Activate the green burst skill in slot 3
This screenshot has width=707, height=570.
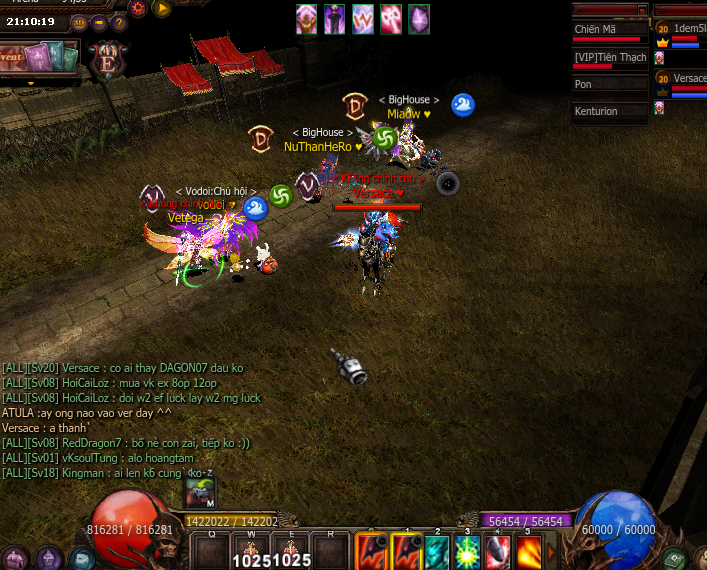(x=466, y=551)
